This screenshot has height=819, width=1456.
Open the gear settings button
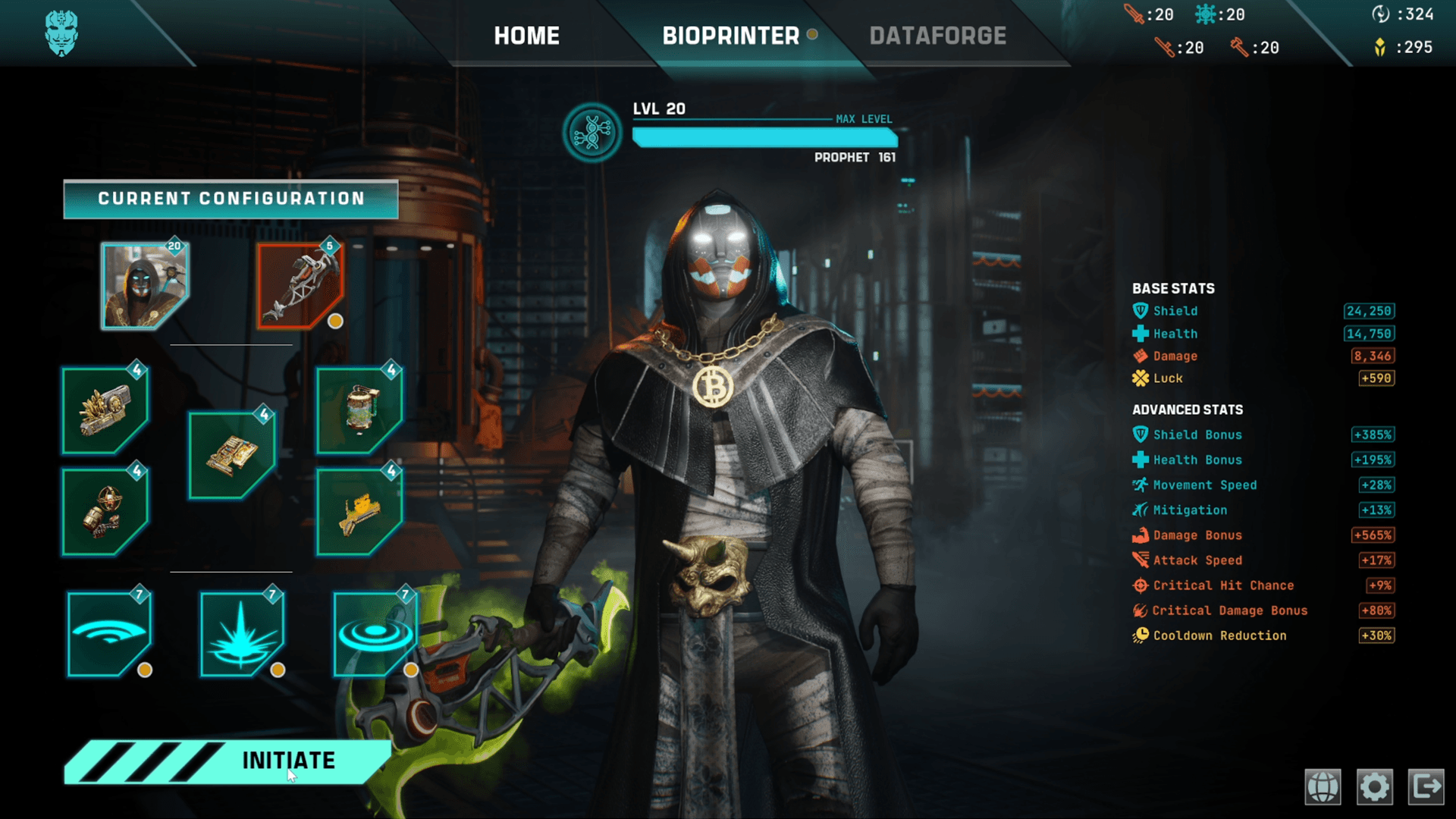[1374, 786]
